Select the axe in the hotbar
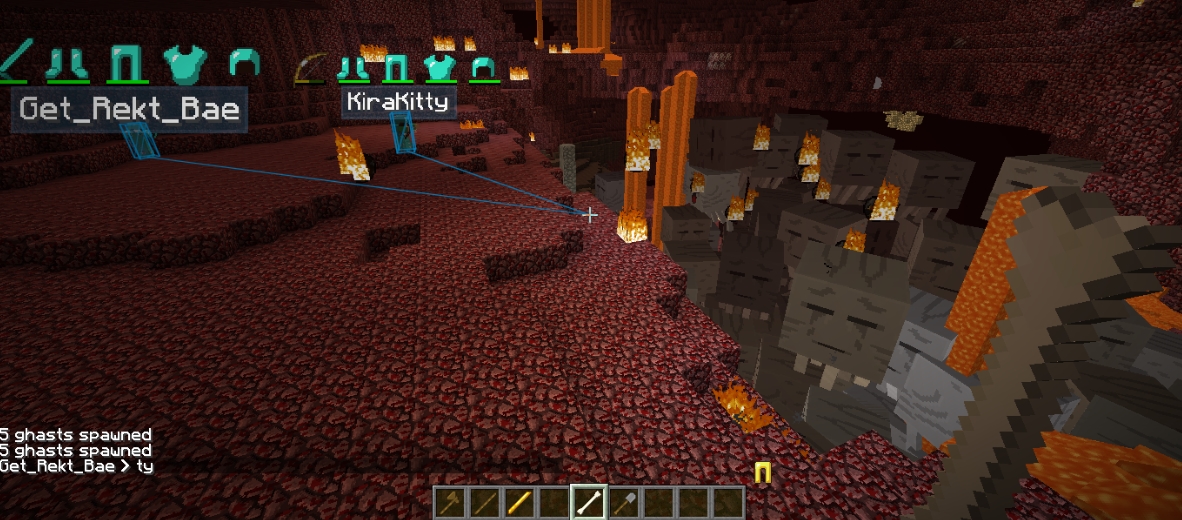 450,502
